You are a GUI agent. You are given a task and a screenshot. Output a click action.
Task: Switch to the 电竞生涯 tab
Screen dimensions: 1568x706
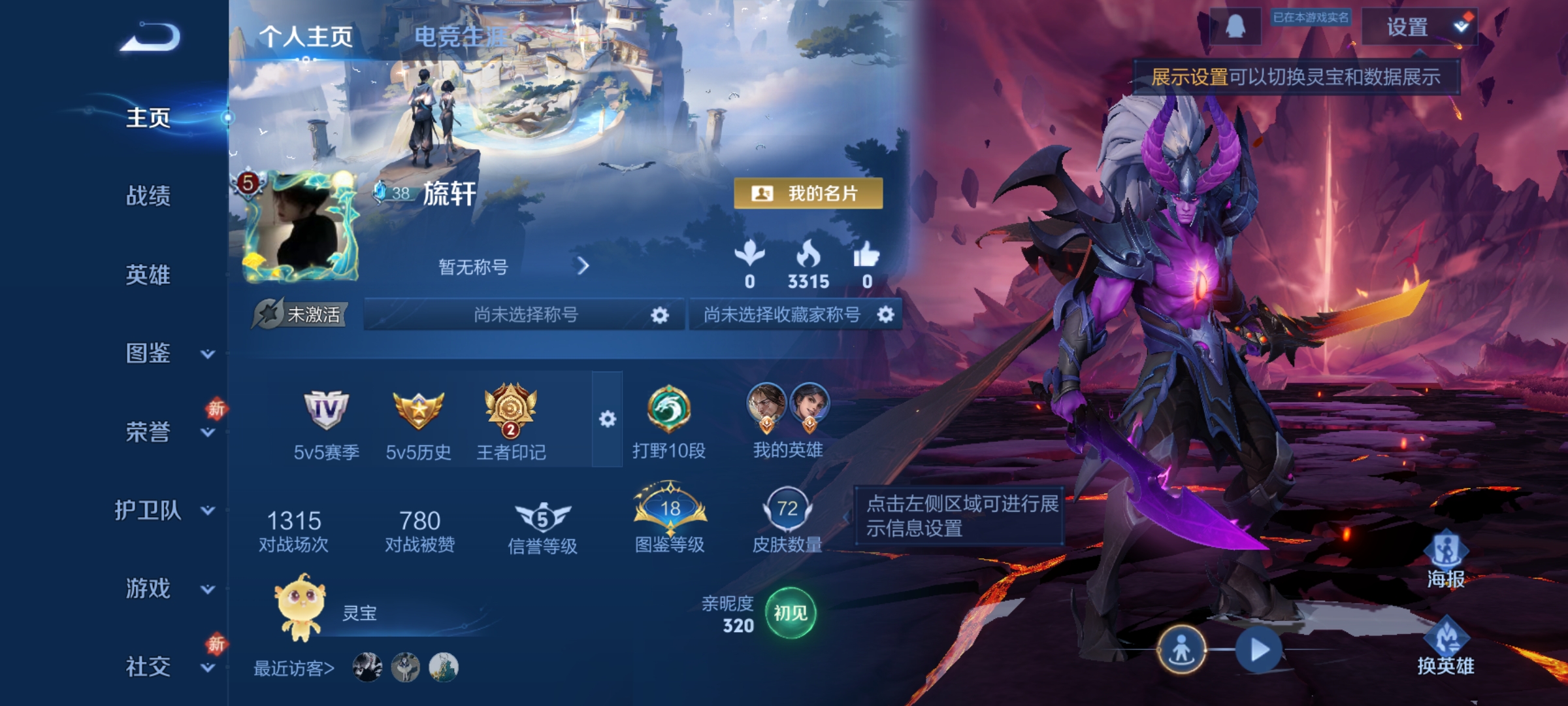point(457,37)
